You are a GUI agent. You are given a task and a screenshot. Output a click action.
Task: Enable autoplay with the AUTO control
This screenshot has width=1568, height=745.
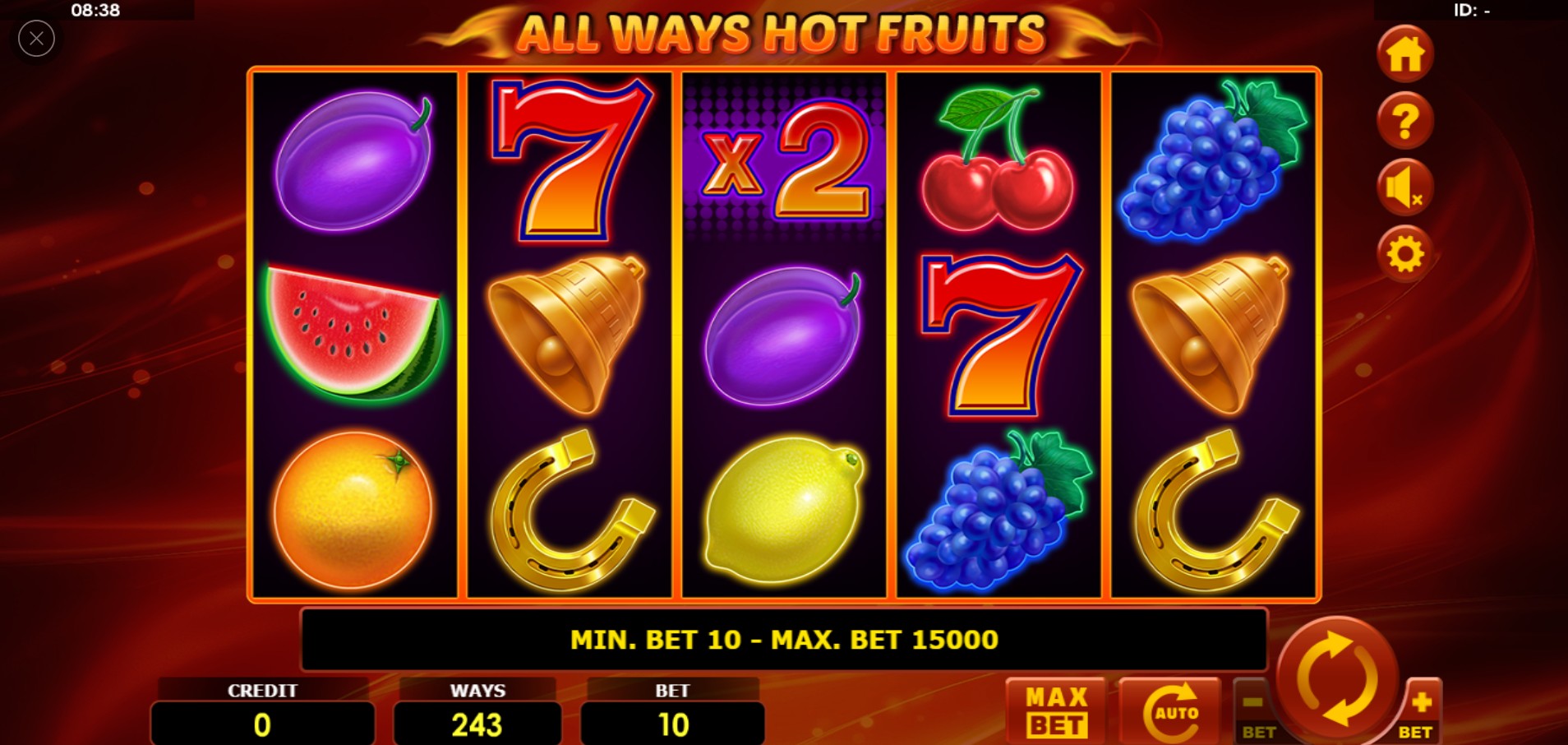pyautogui.click(x=1171, y=709)
